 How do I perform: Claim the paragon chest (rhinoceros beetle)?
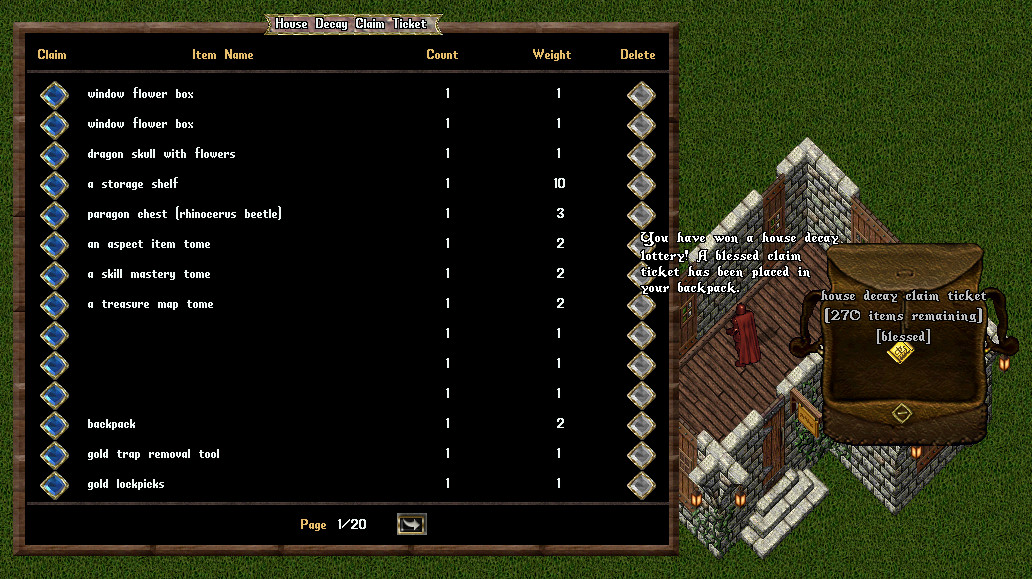click(x=53, y=215)
